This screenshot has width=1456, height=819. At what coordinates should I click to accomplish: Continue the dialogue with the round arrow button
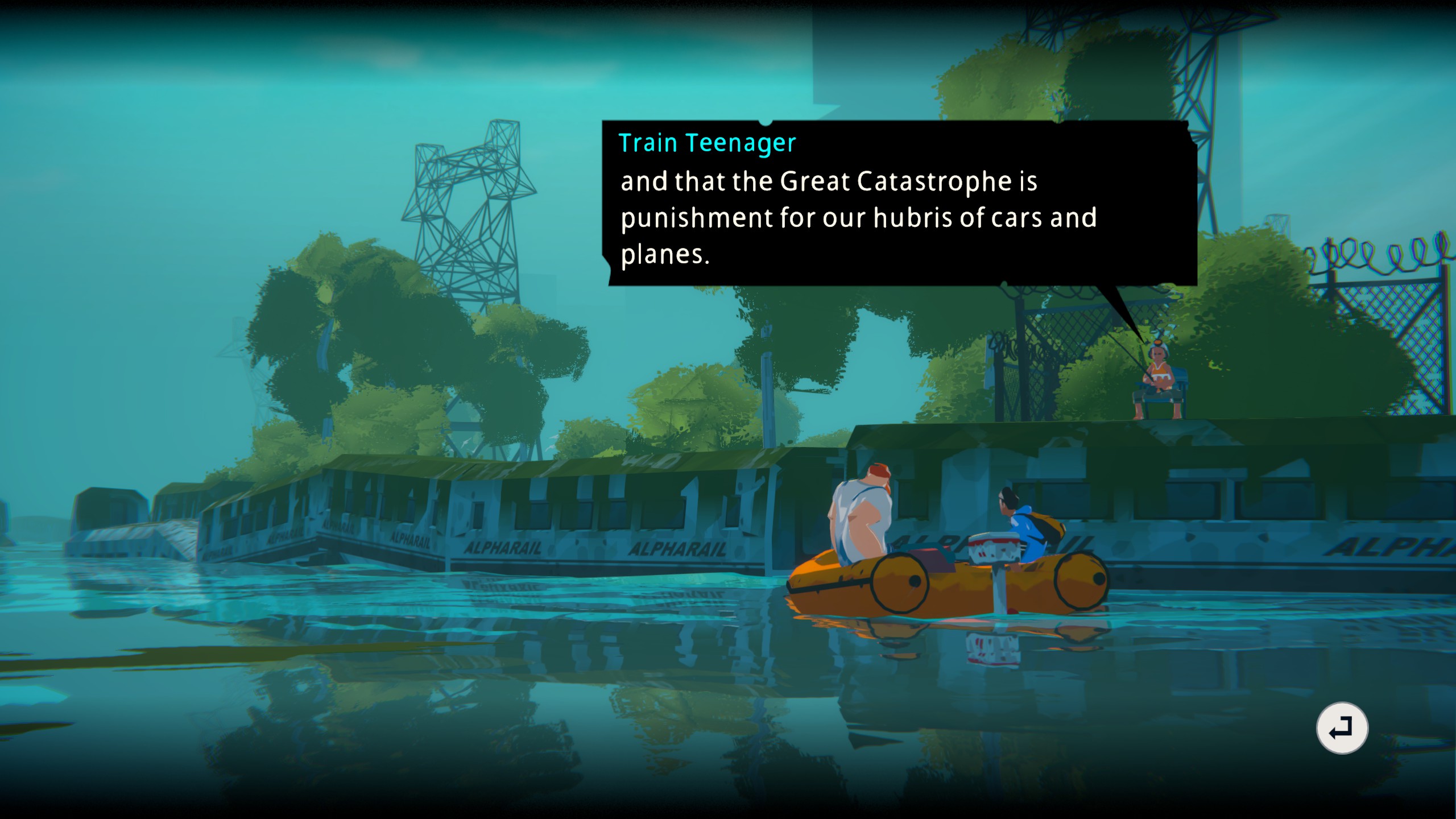pyautogui.click(x=1342, y=728)
